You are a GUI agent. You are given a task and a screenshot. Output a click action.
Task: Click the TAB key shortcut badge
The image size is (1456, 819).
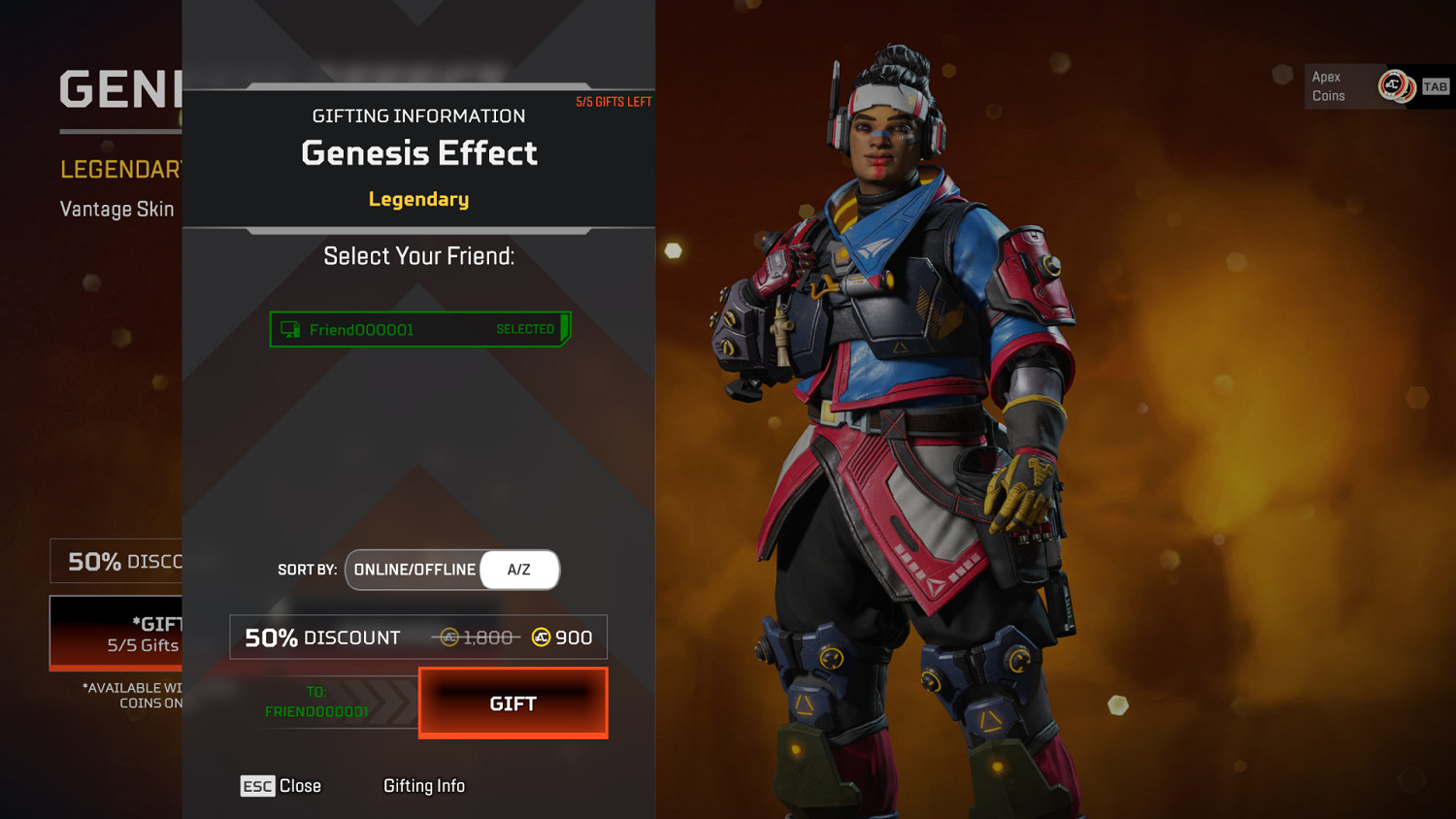(1434, 85)
